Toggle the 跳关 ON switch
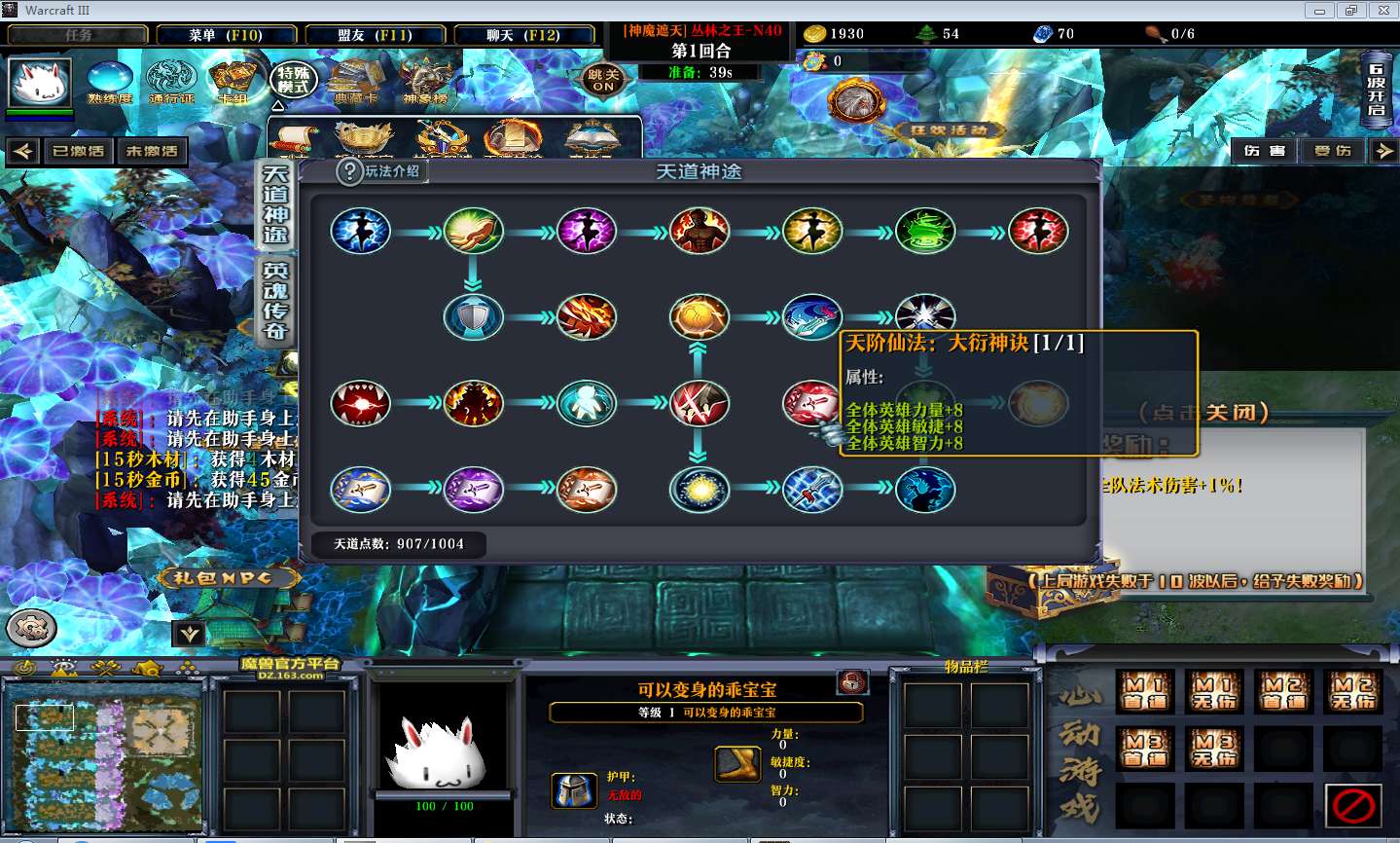 pyautogui.click(x=603, y=80)
